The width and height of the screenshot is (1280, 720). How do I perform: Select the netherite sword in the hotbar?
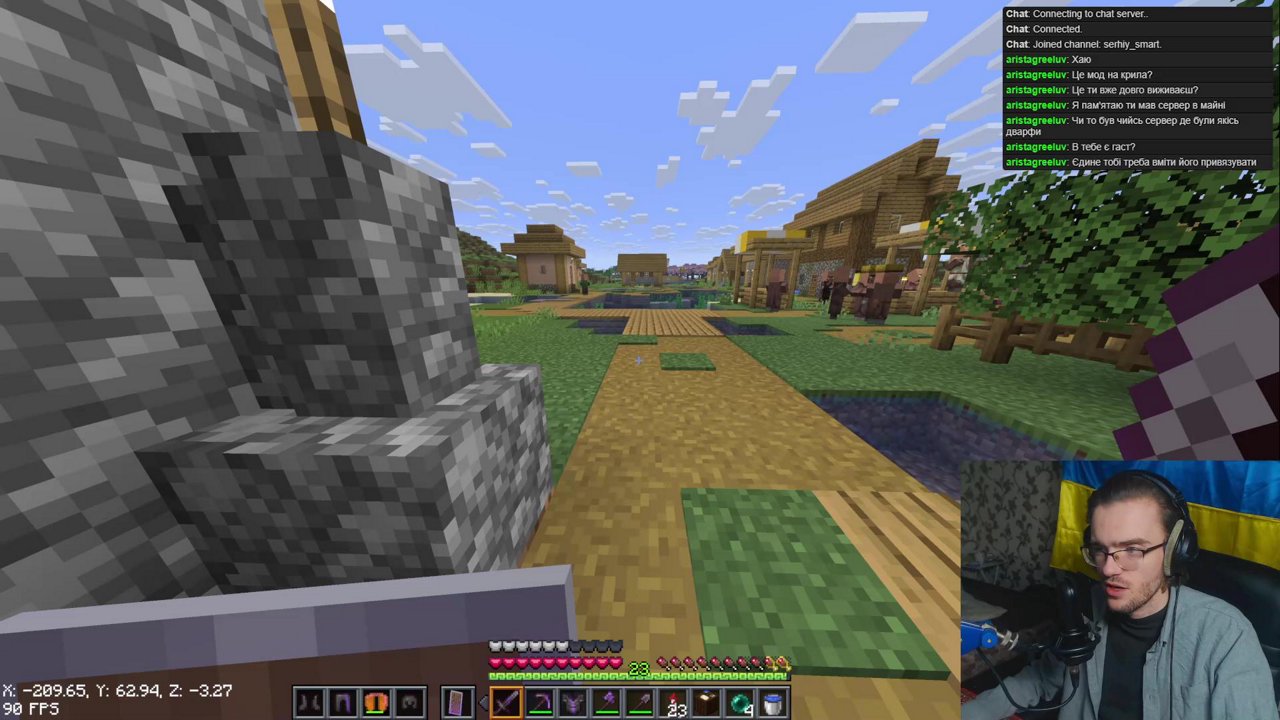pos(505,702)
